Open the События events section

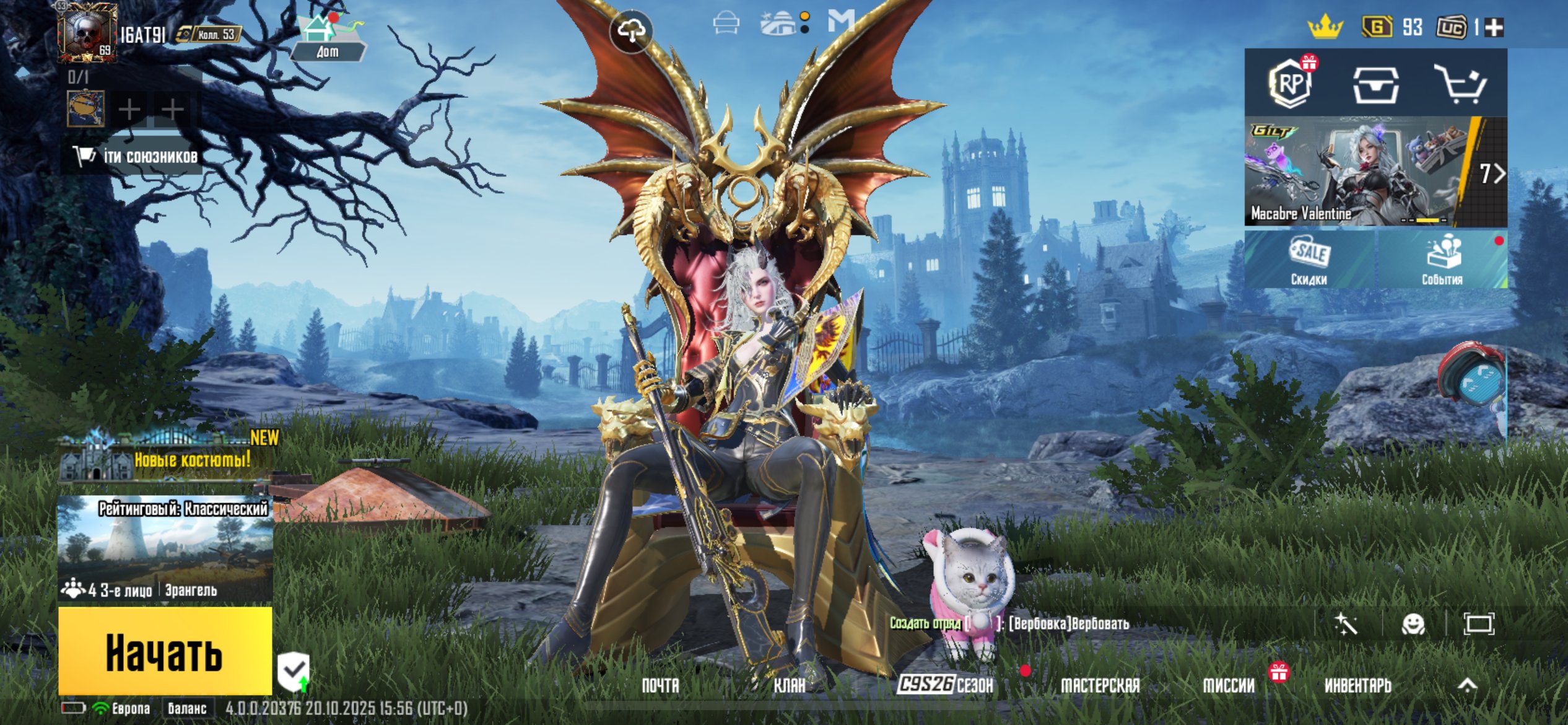[x=1442, y=260]
